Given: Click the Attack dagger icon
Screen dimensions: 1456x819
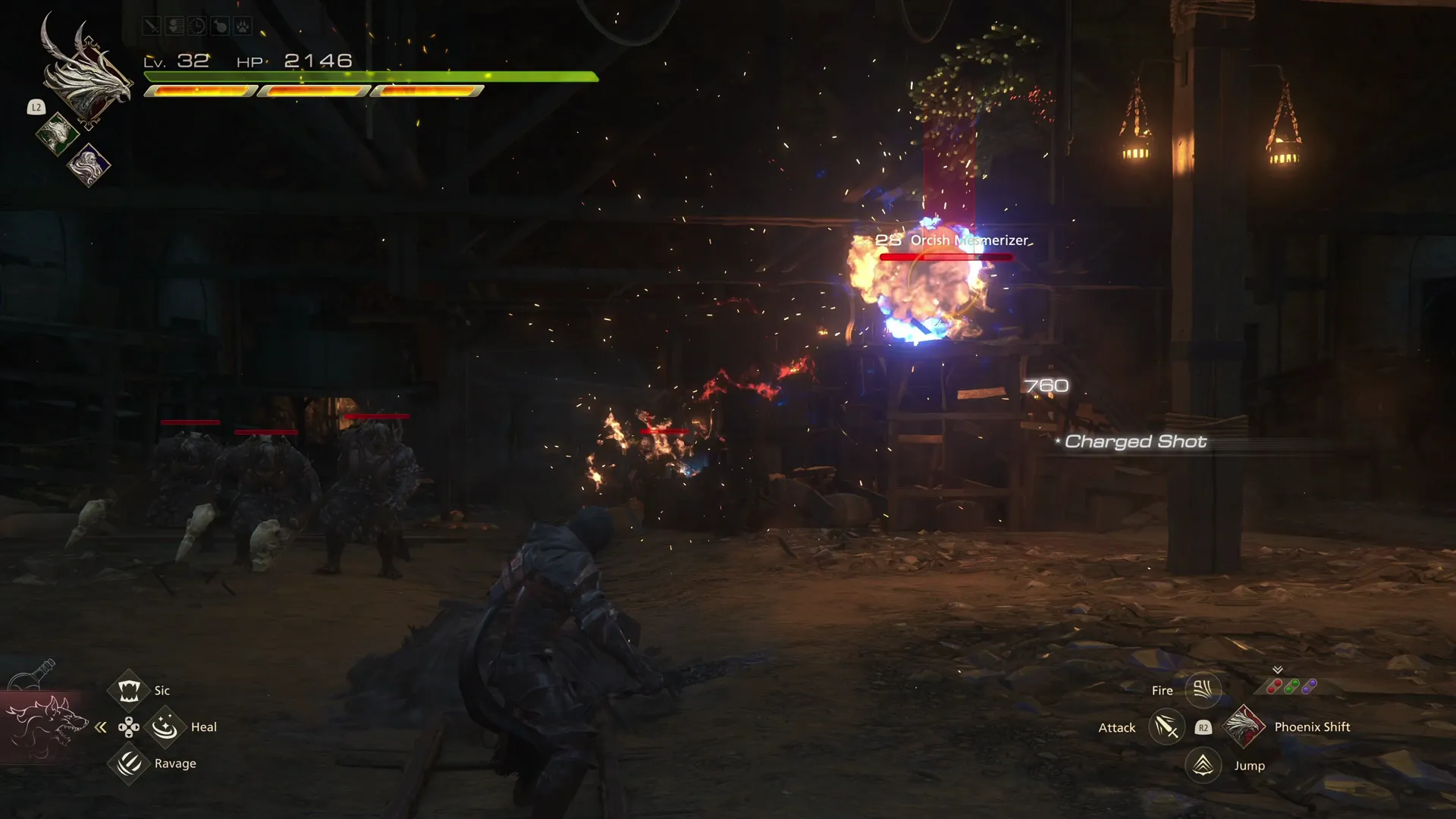Looking at the screenshot, I should [x=1166, y=726].
